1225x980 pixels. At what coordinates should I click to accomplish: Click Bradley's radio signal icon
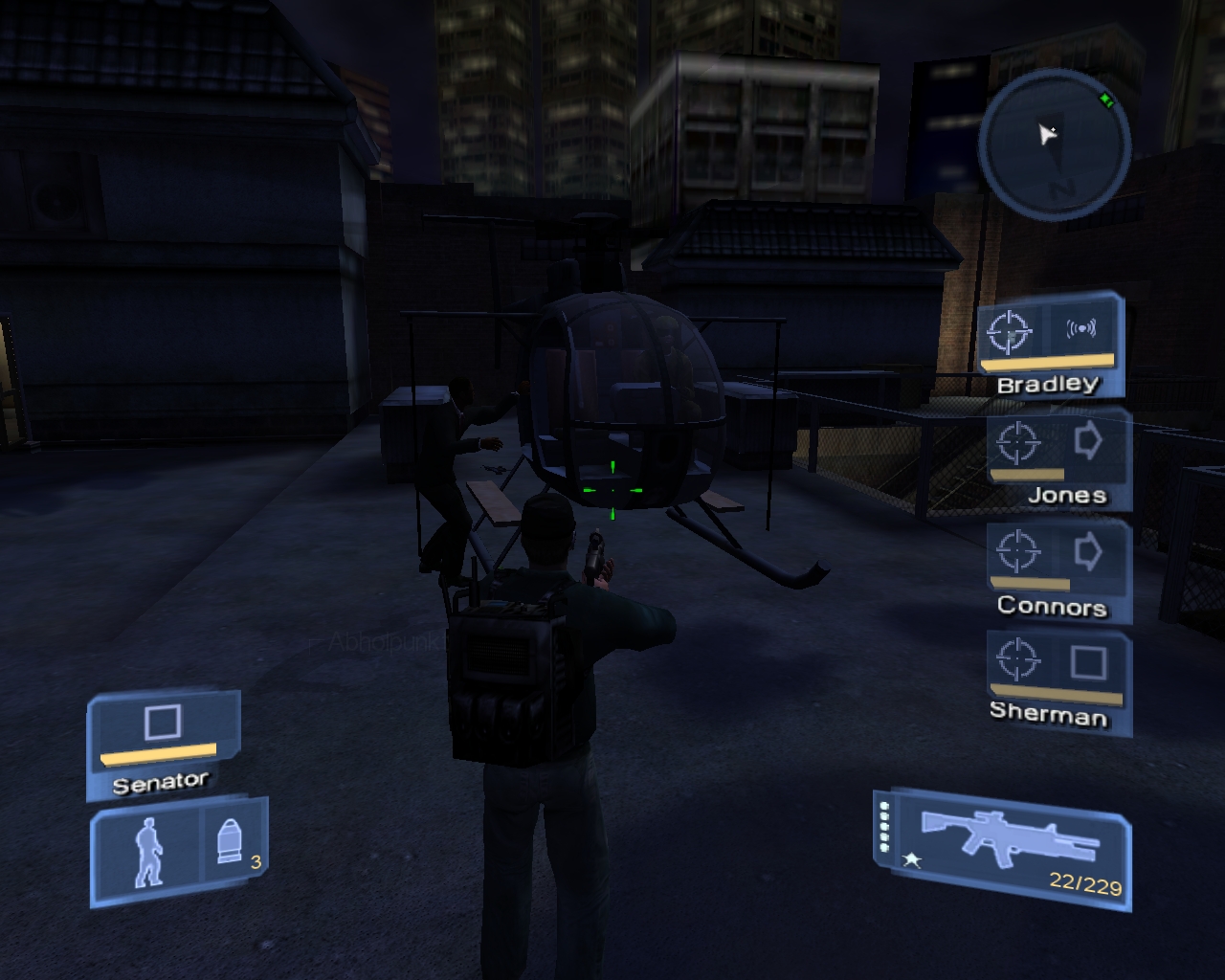pyautogui.click(x=1081, y=330)
